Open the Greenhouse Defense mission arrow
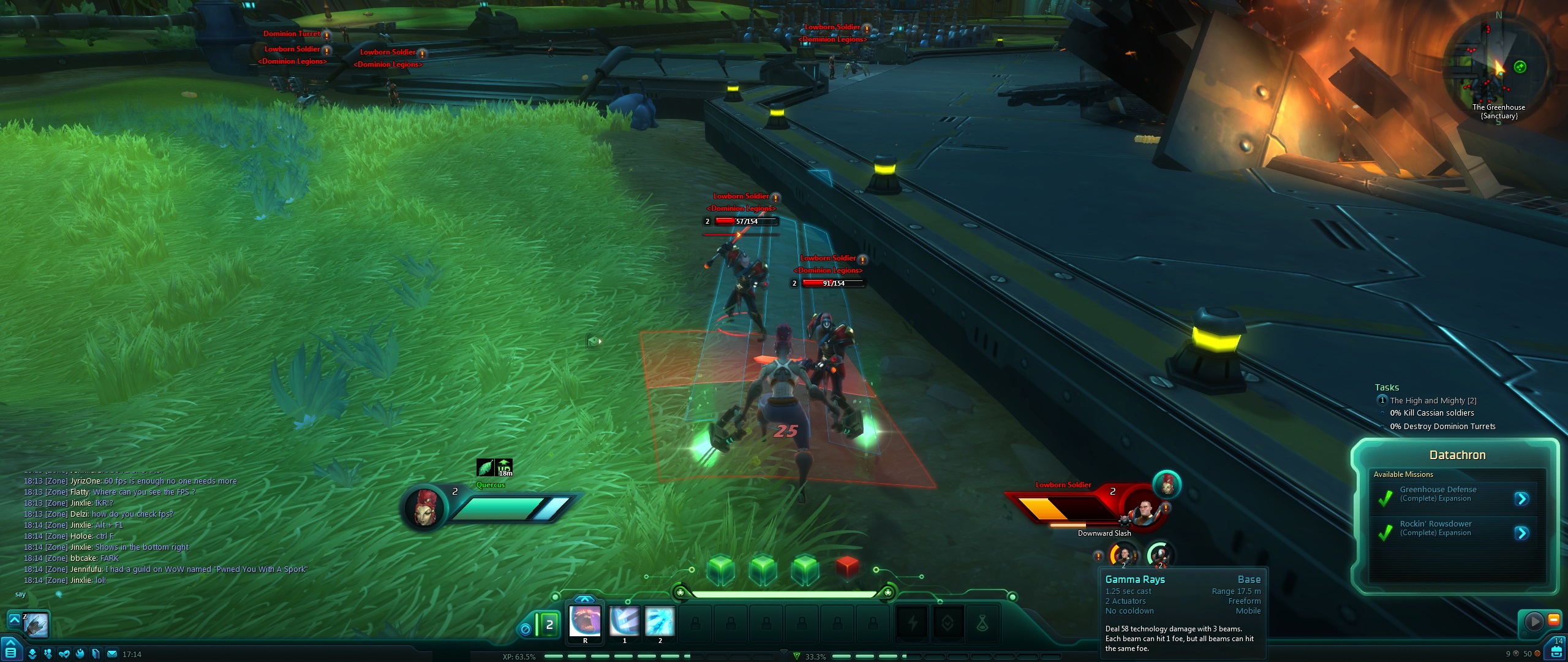The image size is (1568, 662). pyautogui.click(x=1521, y=498)
